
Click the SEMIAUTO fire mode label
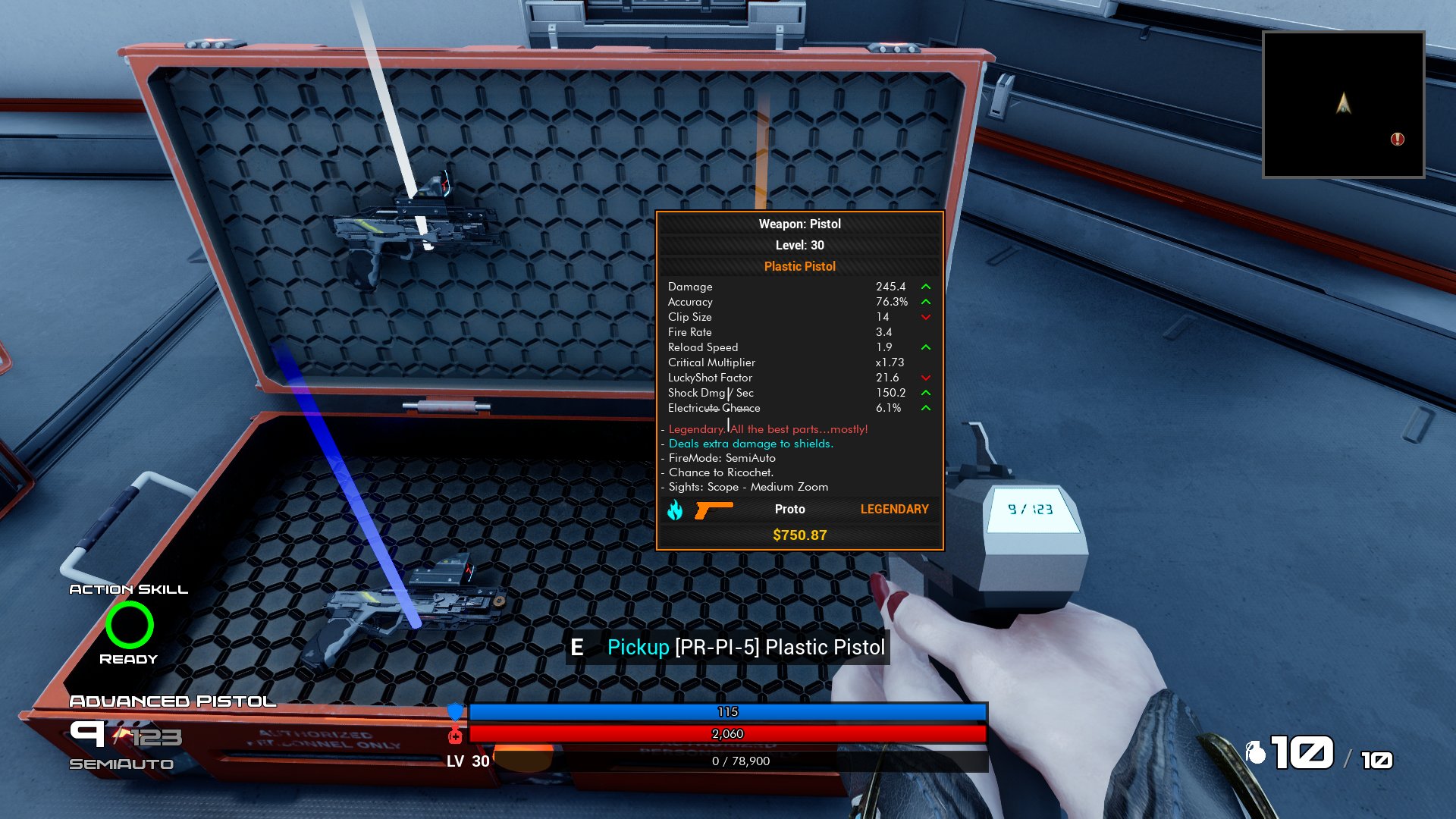[x=121, y=764]
